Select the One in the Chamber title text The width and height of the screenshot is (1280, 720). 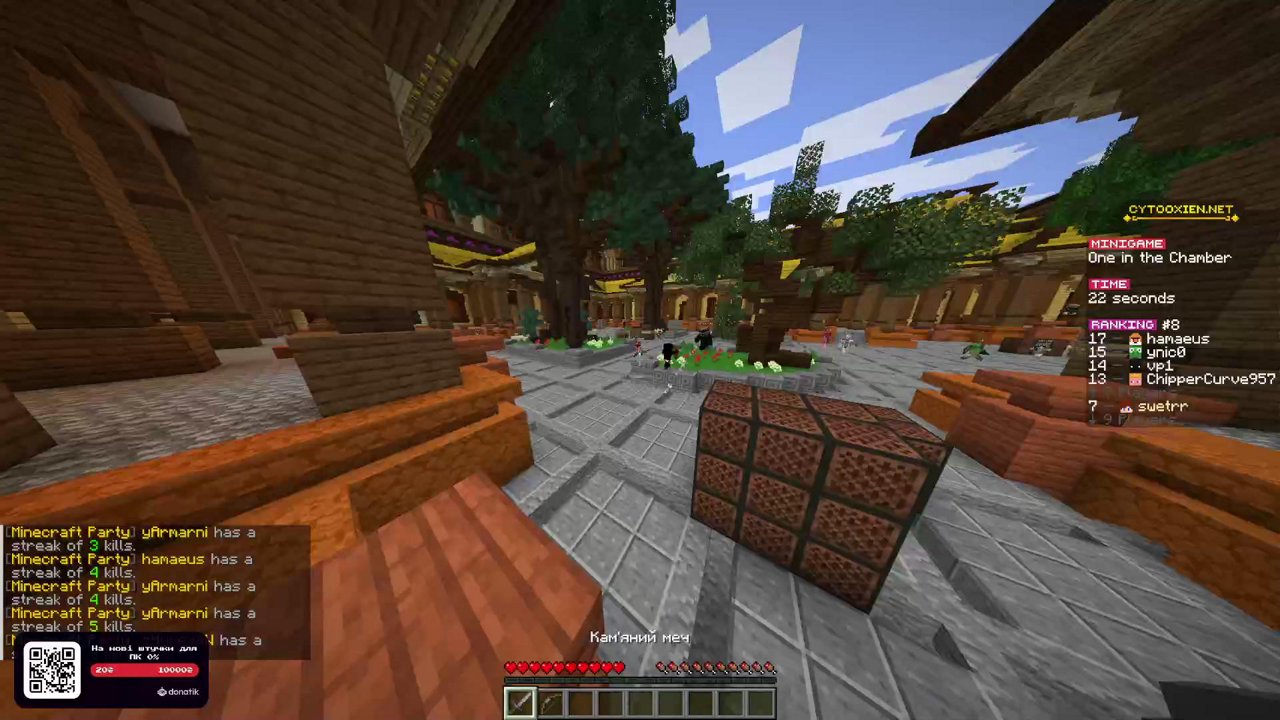[1159, 257]
